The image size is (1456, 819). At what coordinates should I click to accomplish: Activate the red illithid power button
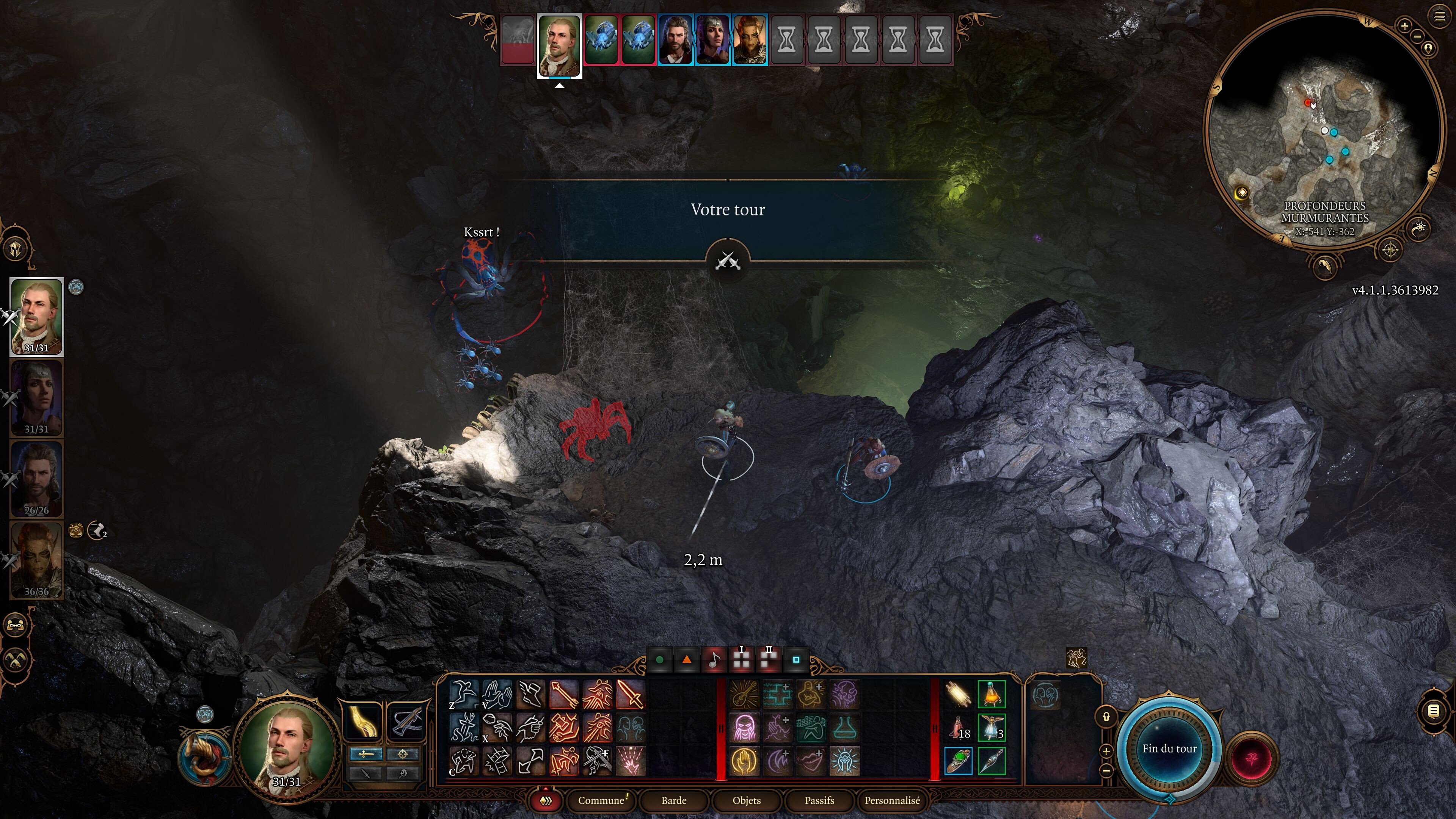1251,758
